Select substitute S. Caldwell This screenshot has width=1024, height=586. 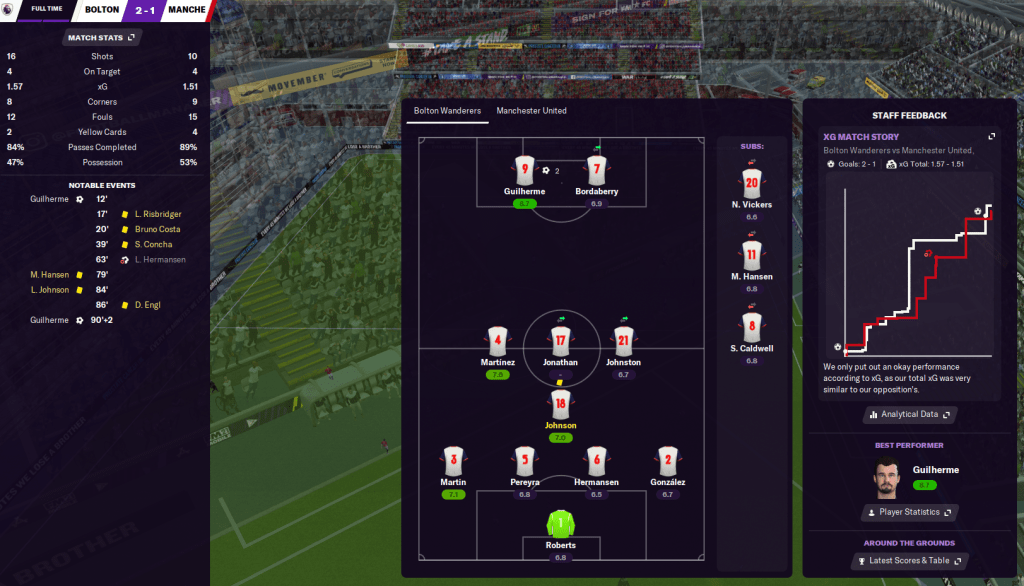751,327
